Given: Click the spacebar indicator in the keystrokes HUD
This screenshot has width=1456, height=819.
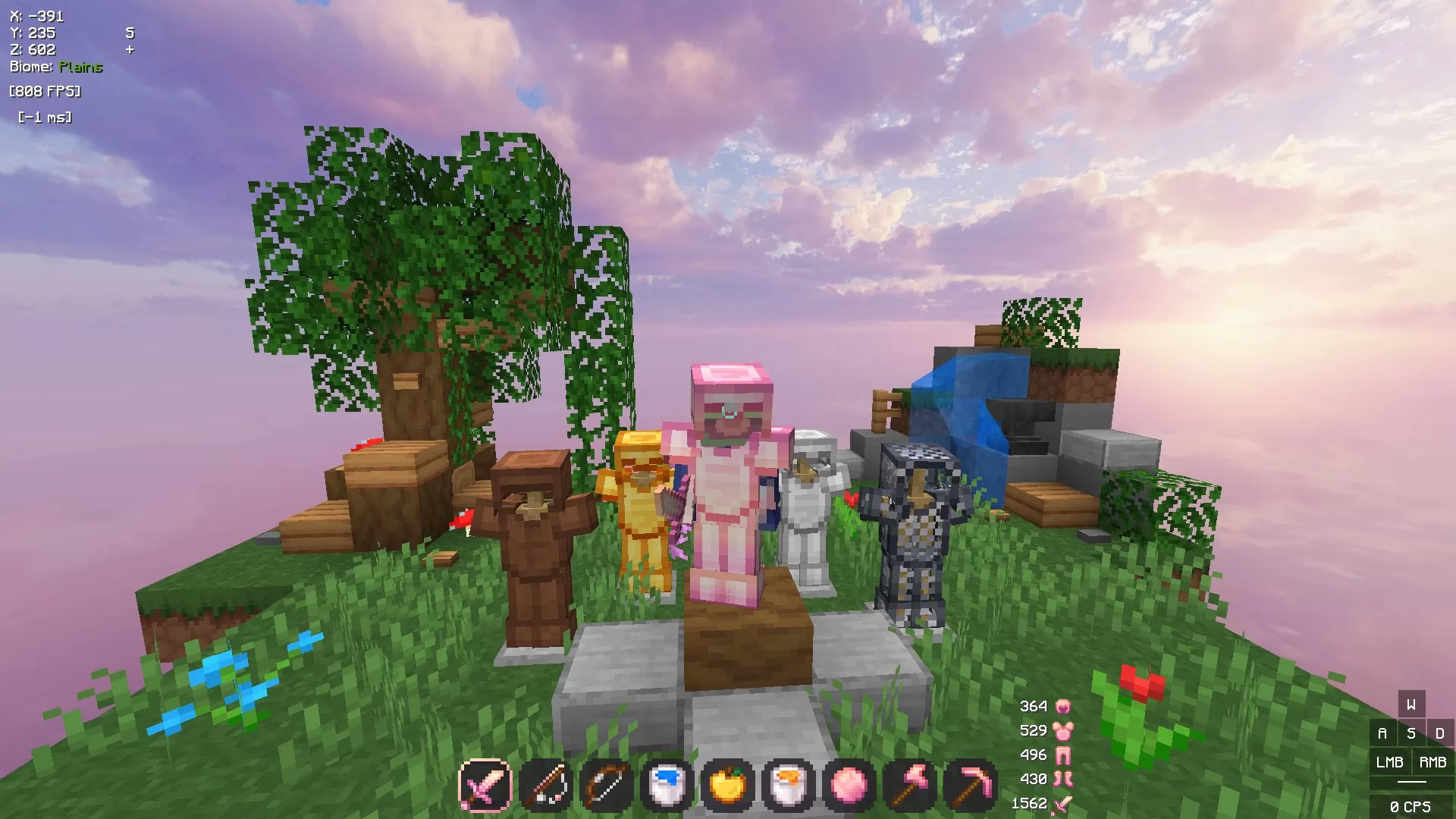Looking at the screenshot, I should click(x=1412, y=781).
